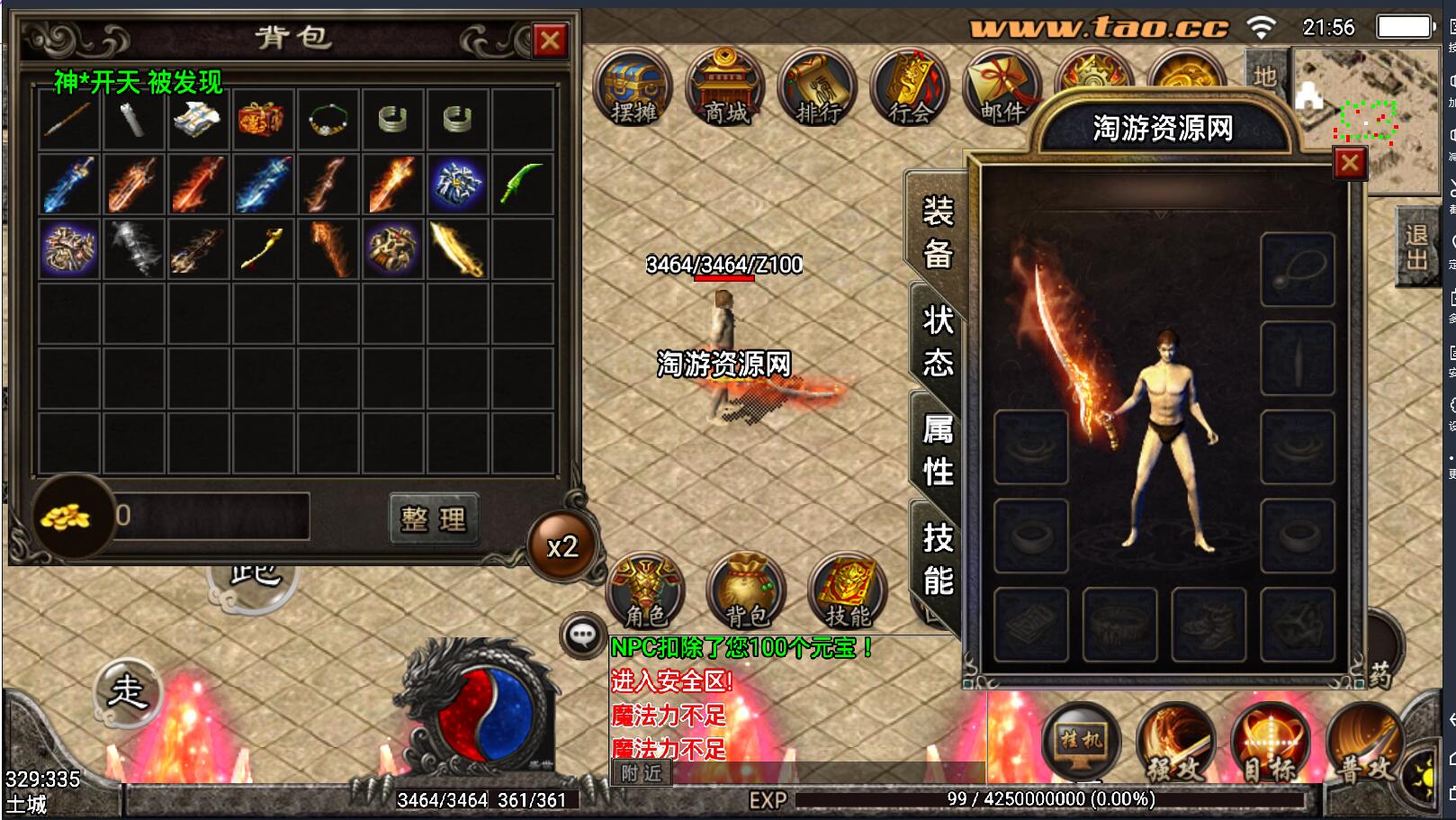The image size is (1456, 820).
Task: Click the 退出 exit button
Action: click(1416, 248)
